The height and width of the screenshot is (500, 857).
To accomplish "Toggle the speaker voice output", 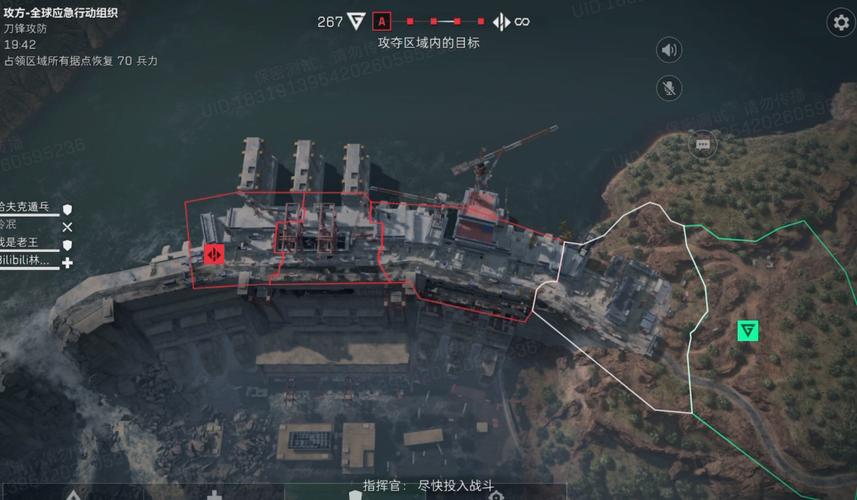I will (x=669, y=49).
